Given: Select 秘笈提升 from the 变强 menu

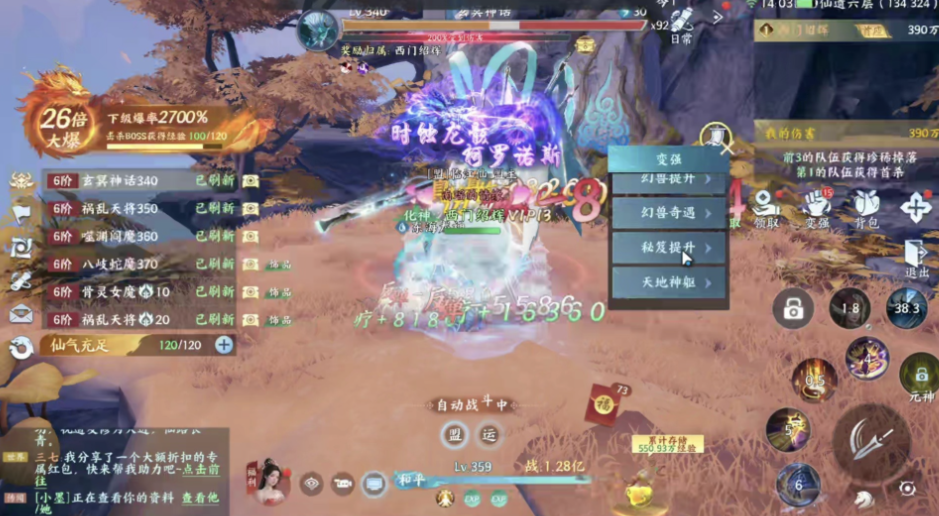Looking at the screenshot, I should click(669, 247).
